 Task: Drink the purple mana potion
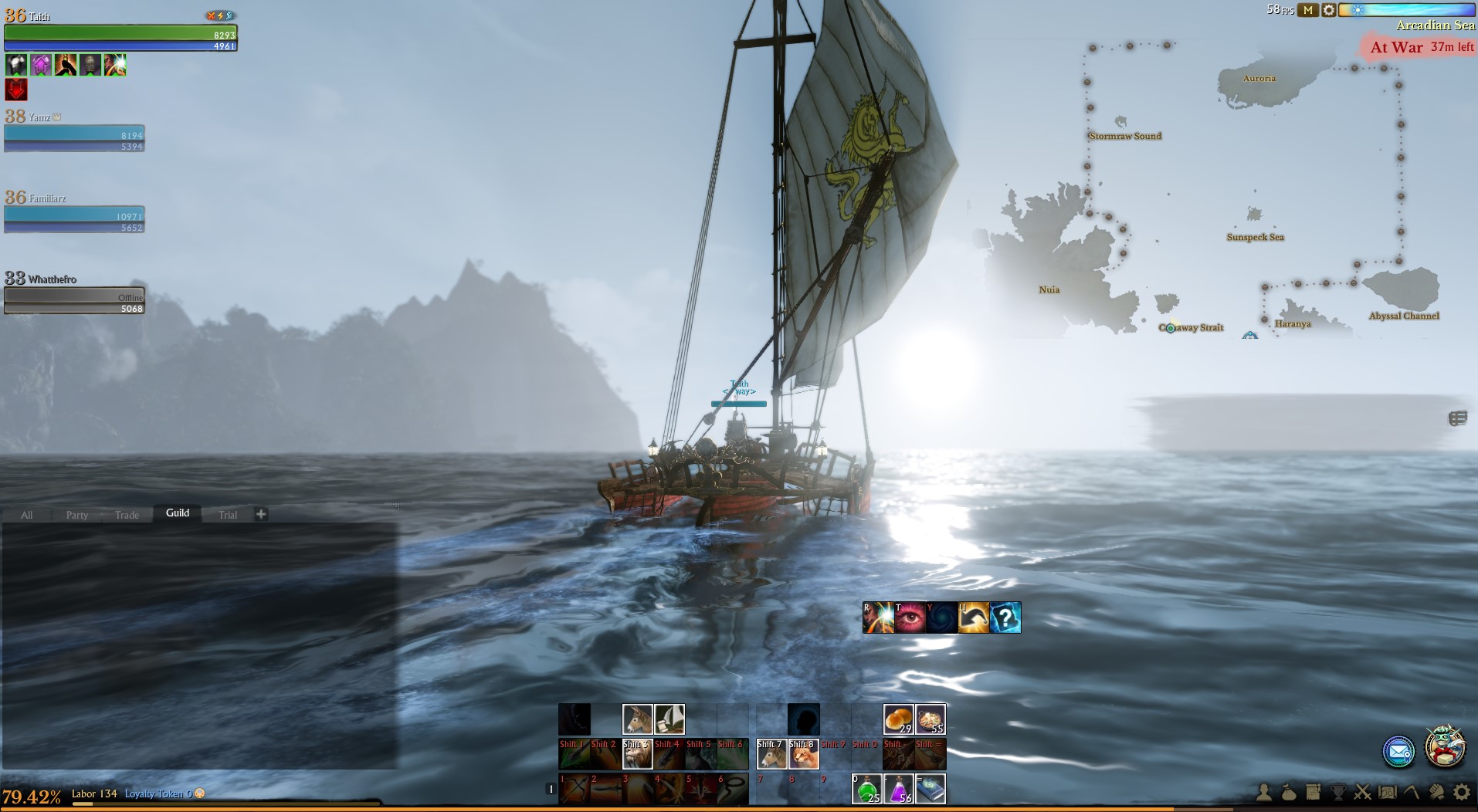pos(898,789)
